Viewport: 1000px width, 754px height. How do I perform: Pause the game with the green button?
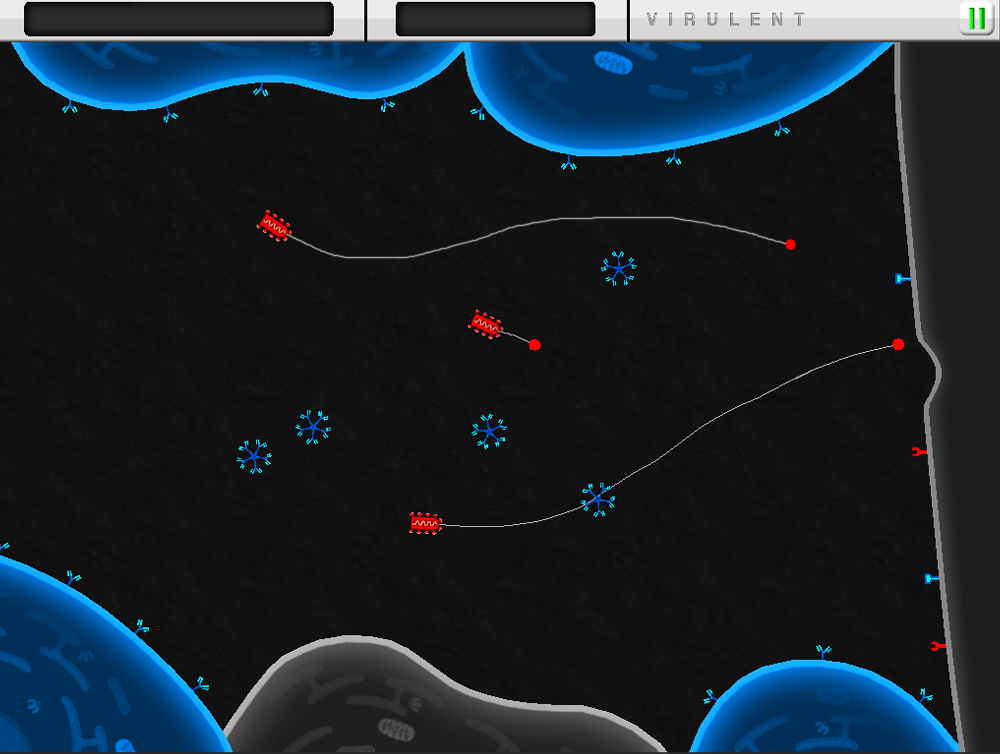(976, 19)
